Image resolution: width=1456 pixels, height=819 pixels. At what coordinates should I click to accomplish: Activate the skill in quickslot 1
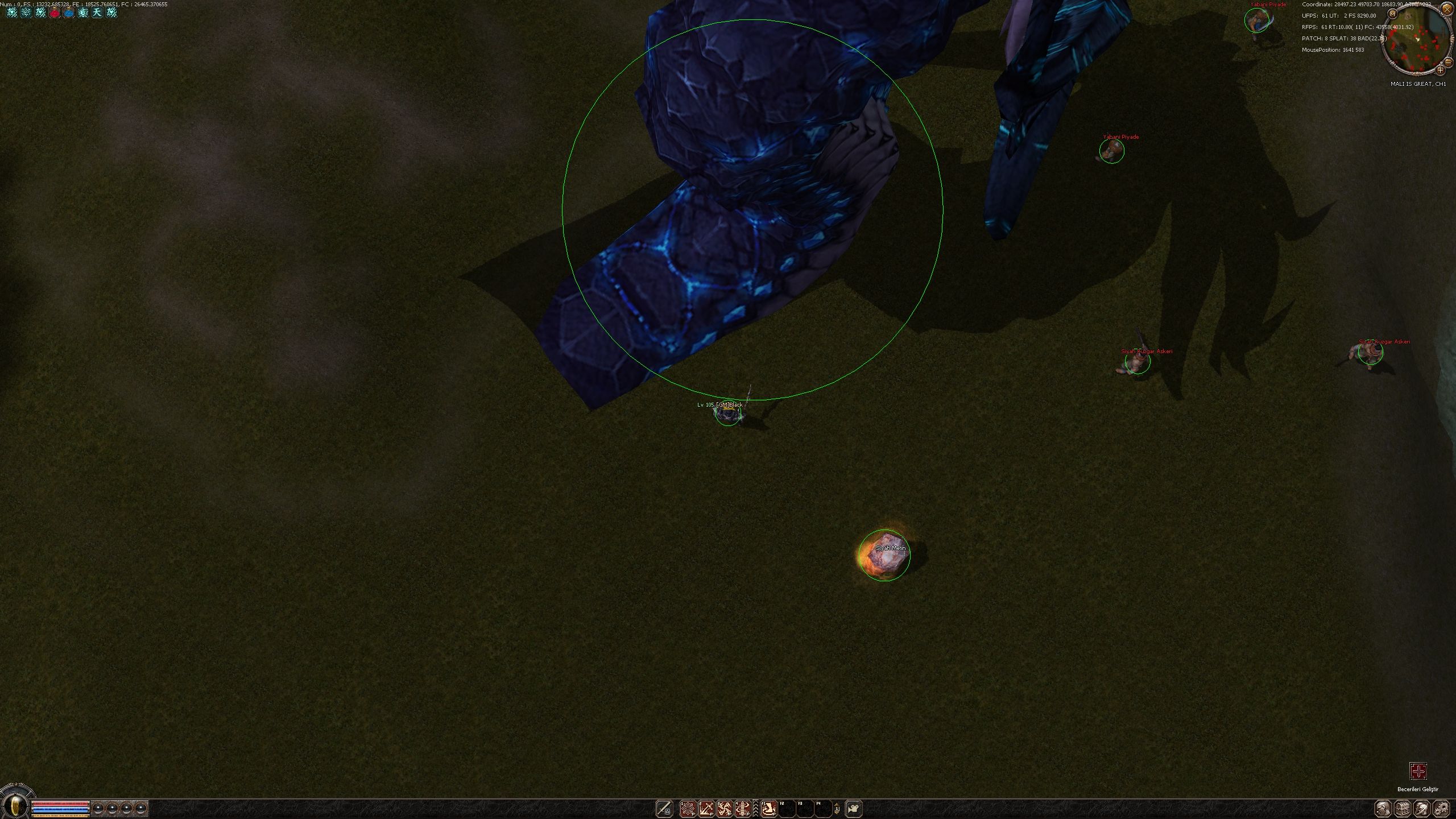pos(688,808)
